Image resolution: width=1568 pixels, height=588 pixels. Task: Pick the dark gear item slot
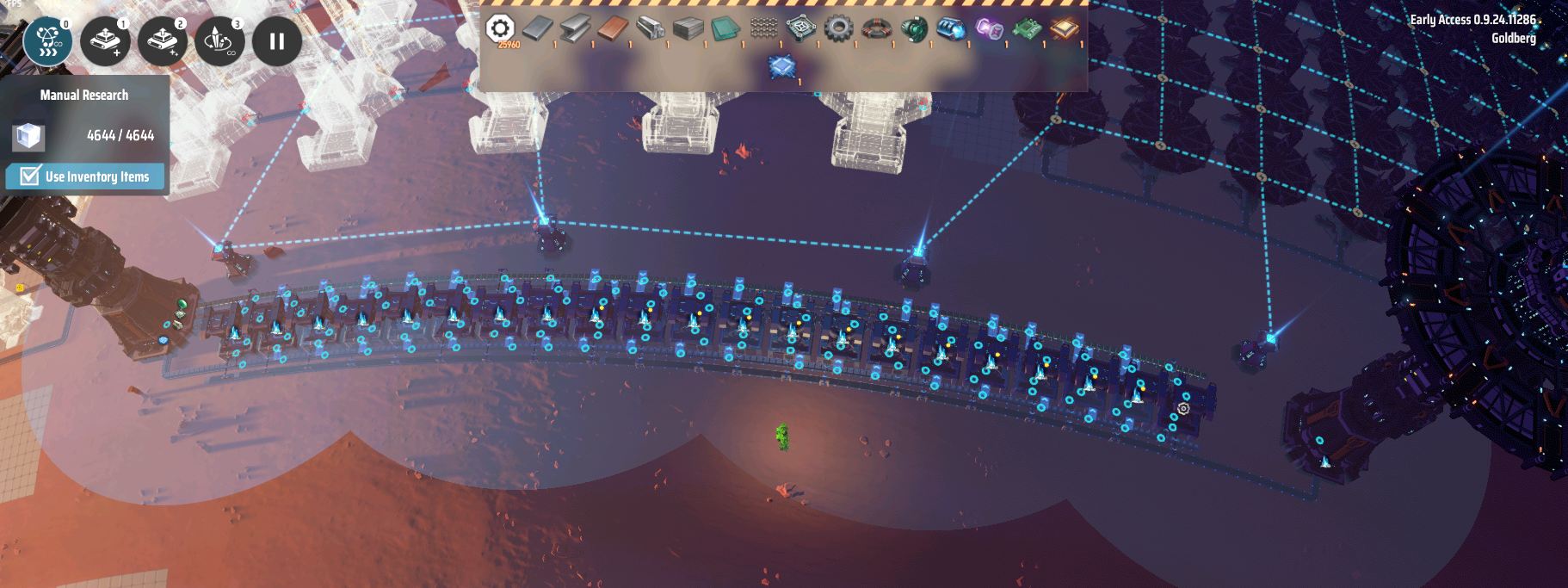coord(837,29)
